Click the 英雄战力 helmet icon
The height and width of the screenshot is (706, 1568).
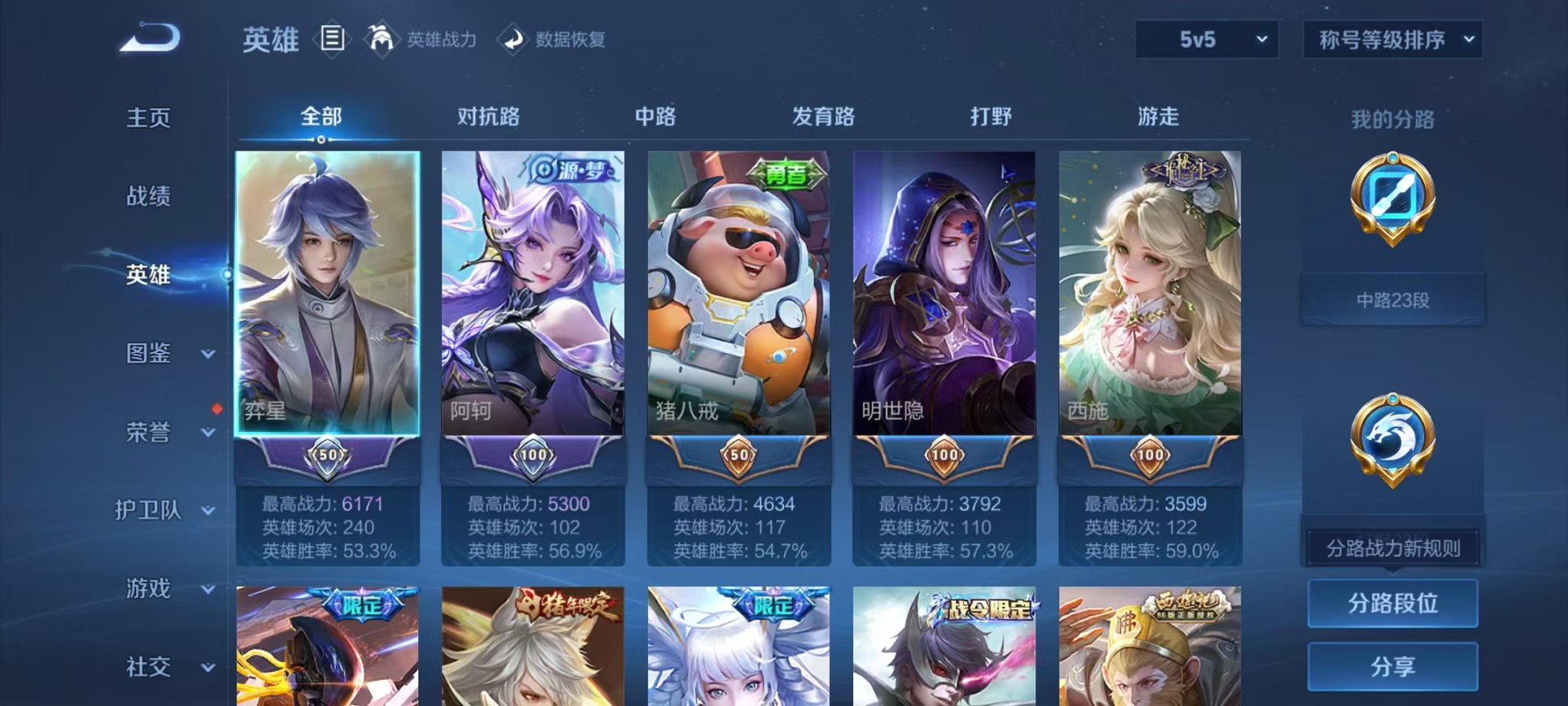(x=379, y=37)
